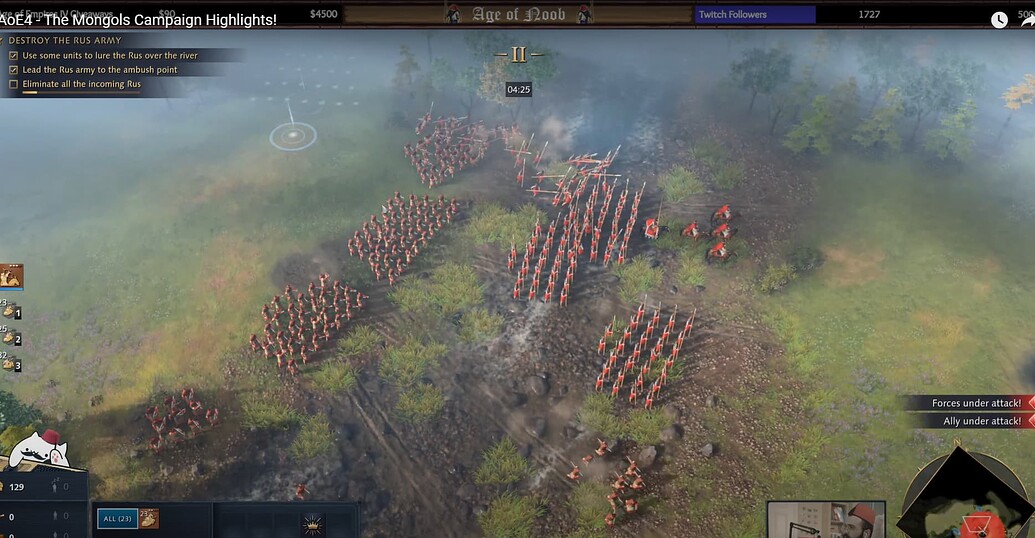1035x538 pixels.
Task: Click the "Forces under attack!" alert
Action: tap(974, 403)
